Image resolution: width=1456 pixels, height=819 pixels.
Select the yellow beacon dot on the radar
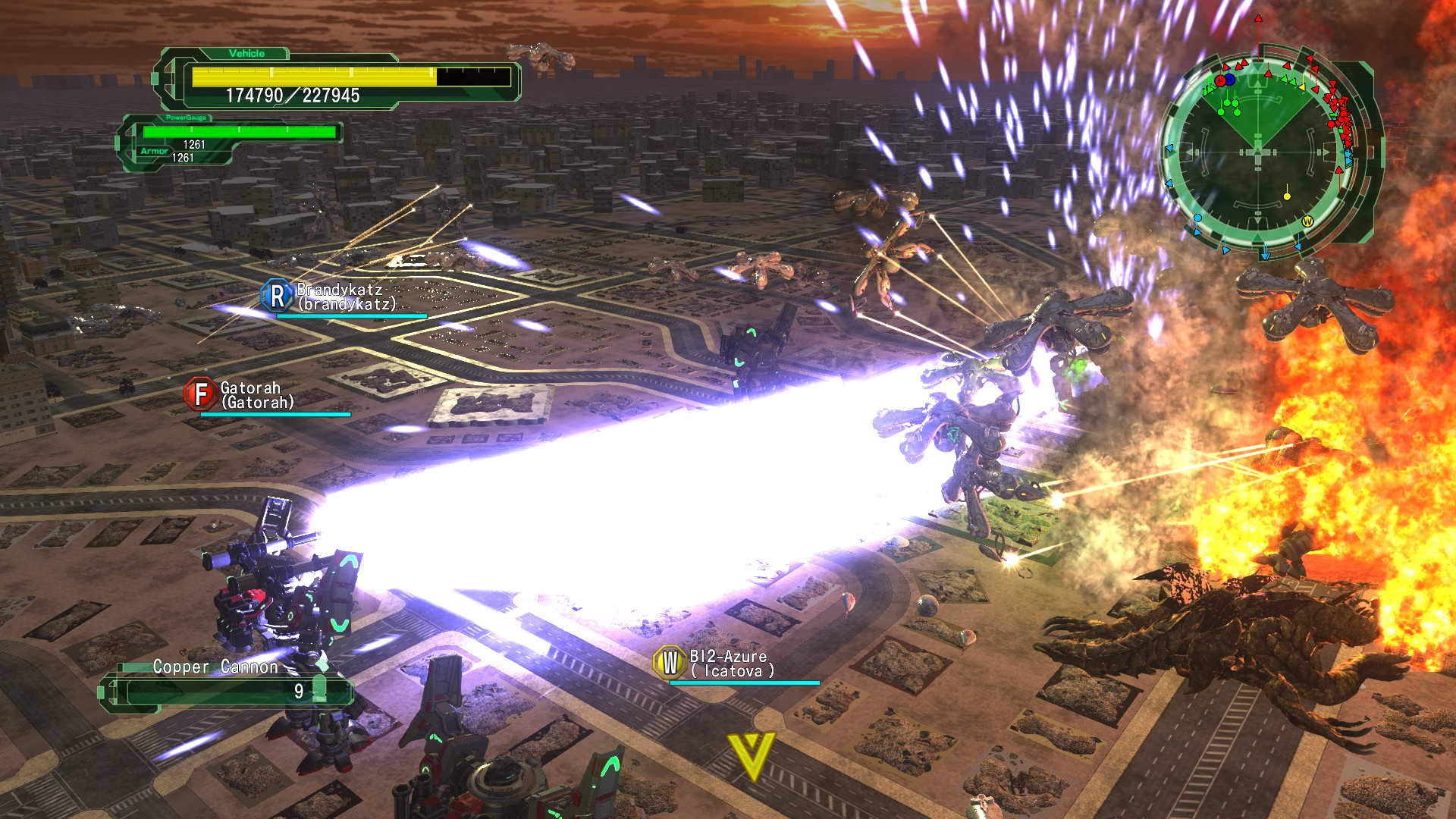[x=1286, y=196]
